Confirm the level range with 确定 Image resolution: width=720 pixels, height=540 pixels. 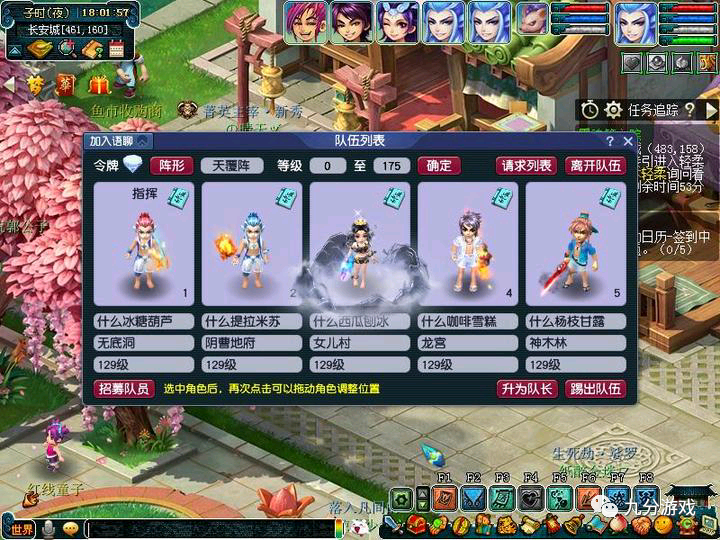coord(439,166)
